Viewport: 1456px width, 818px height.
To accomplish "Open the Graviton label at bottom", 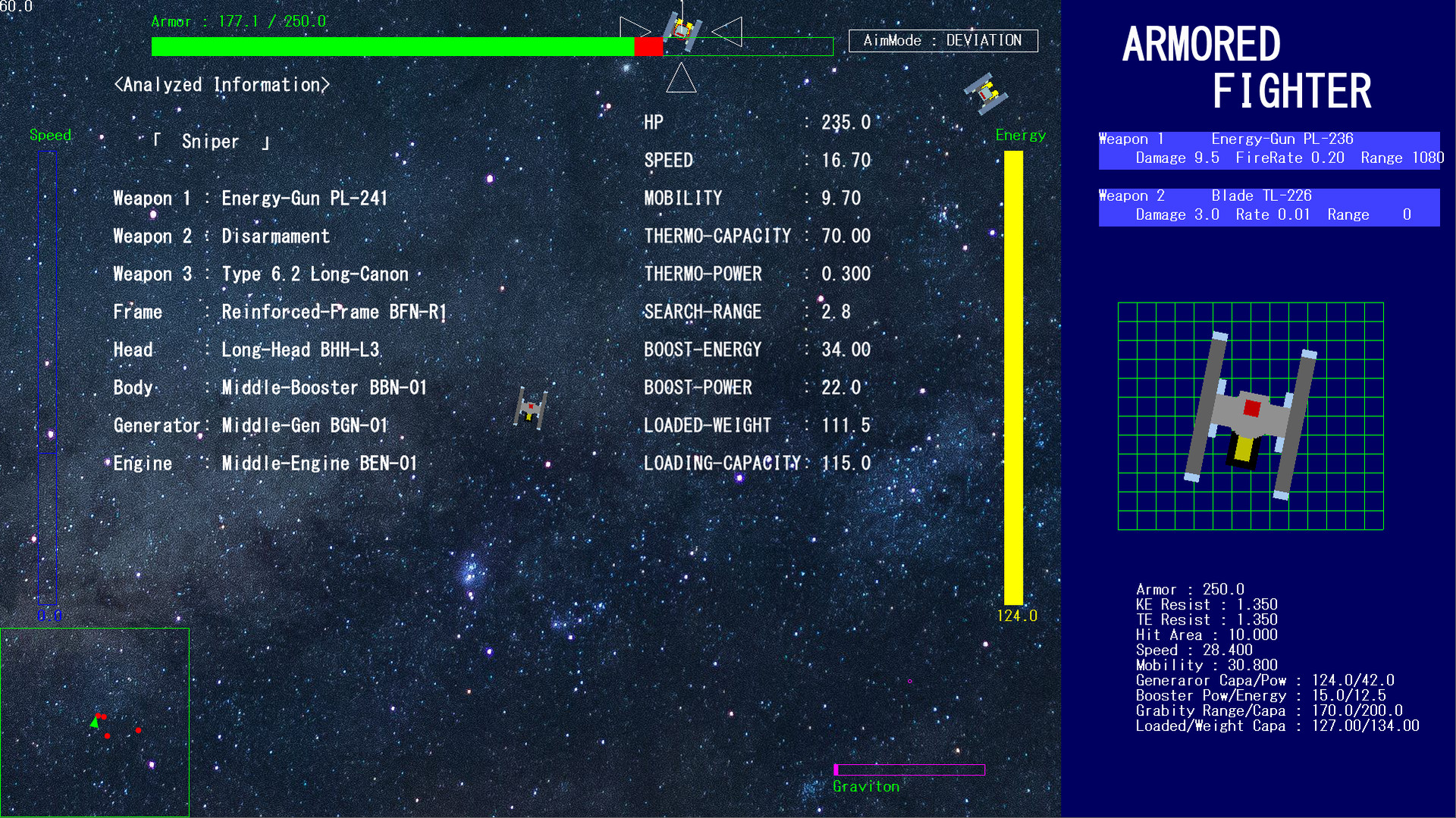I will pos(866,786).
